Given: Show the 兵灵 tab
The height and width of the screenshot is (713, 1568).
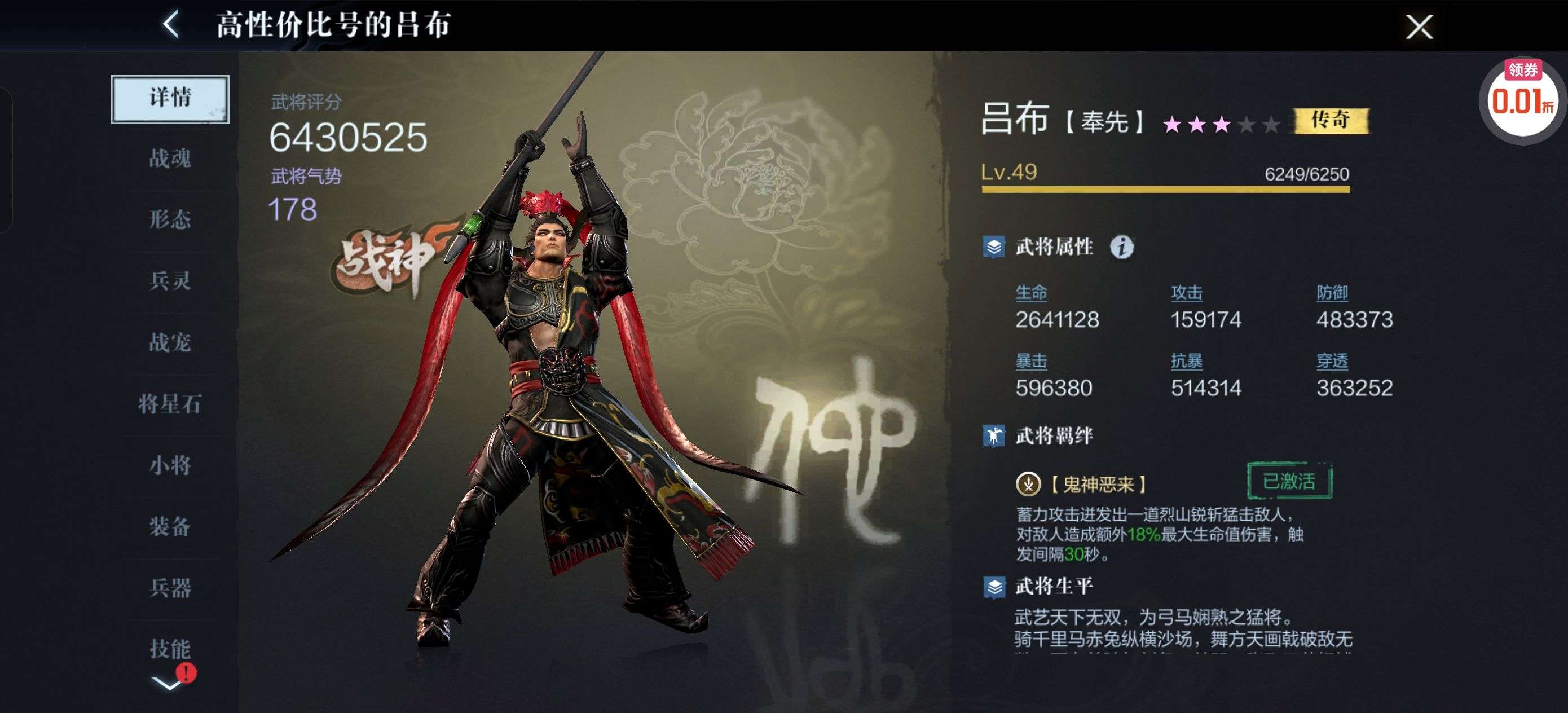Looking at the screenshot, I should (170, 281).
